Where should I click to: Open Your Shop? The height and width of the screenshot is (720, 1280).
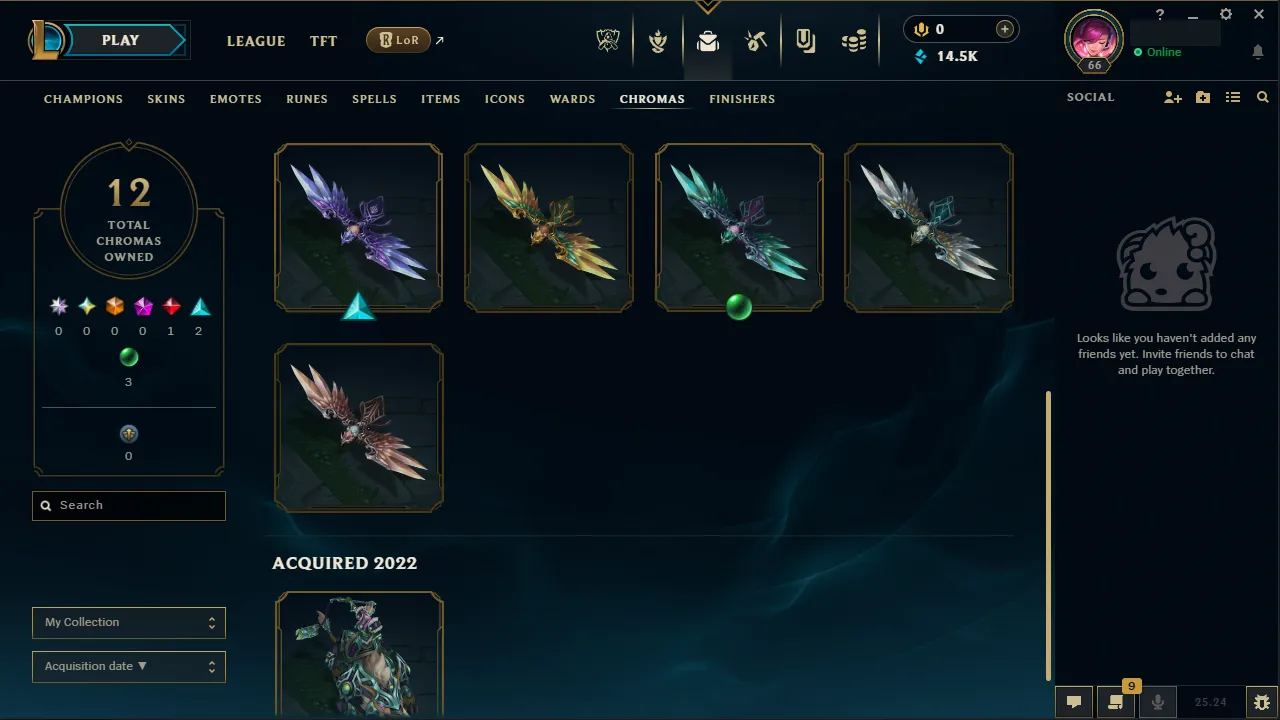[x=756, y=40]
